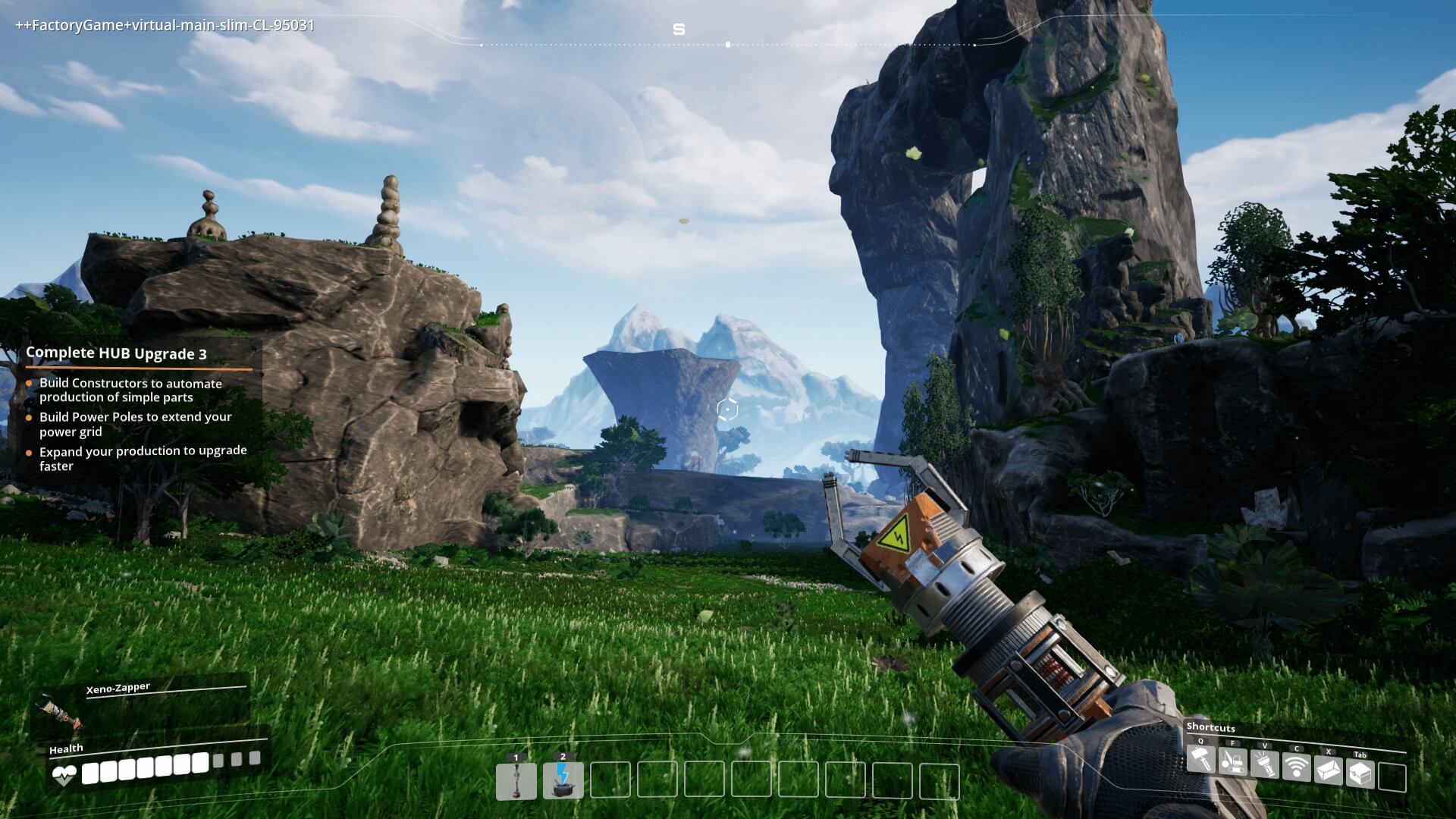Toggle the flashlight shortcut icon
The image size is (1456, 819).
coord(1264,764)
